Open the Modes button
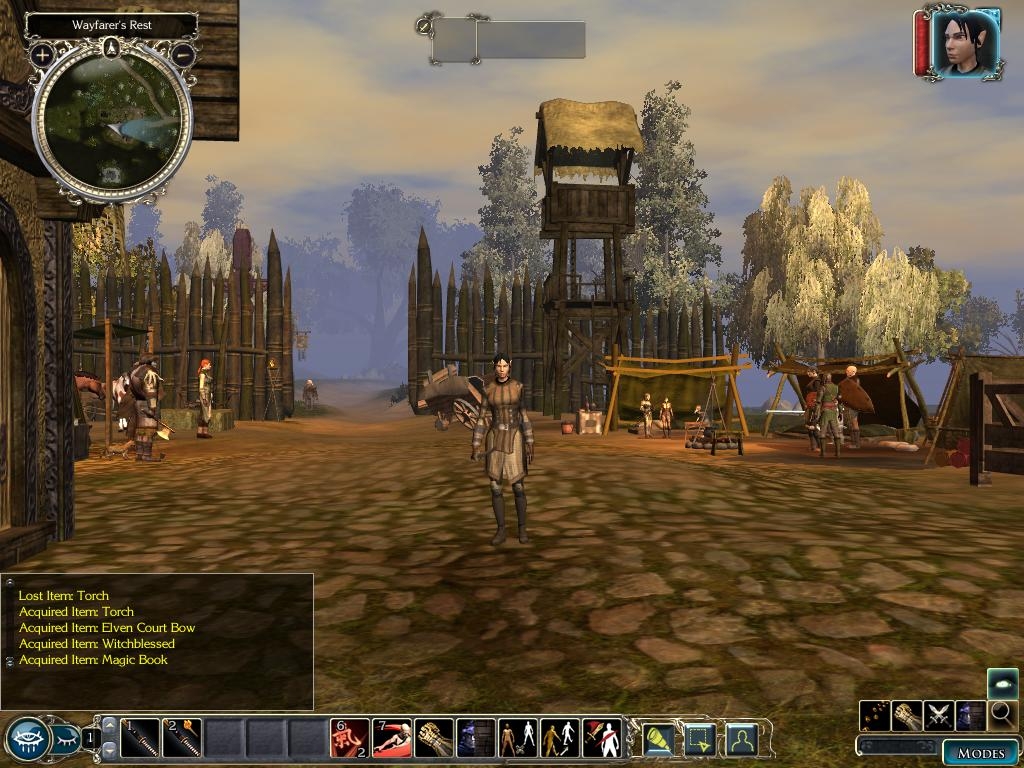Screen dimensions: 1024x768 click(x=980, y=753)
